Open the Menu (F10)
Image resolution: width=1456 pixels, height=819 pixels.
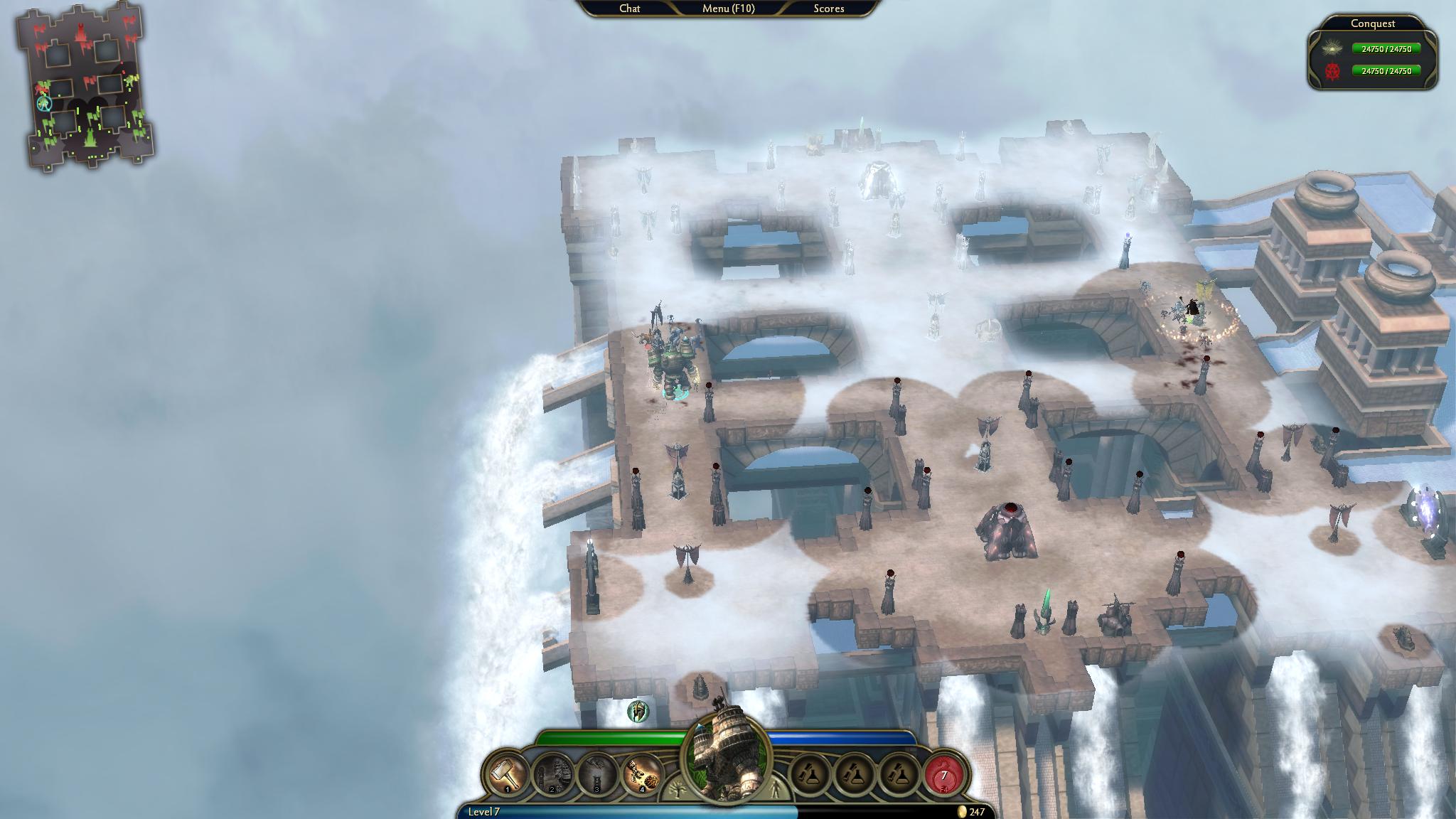(728, 9)
